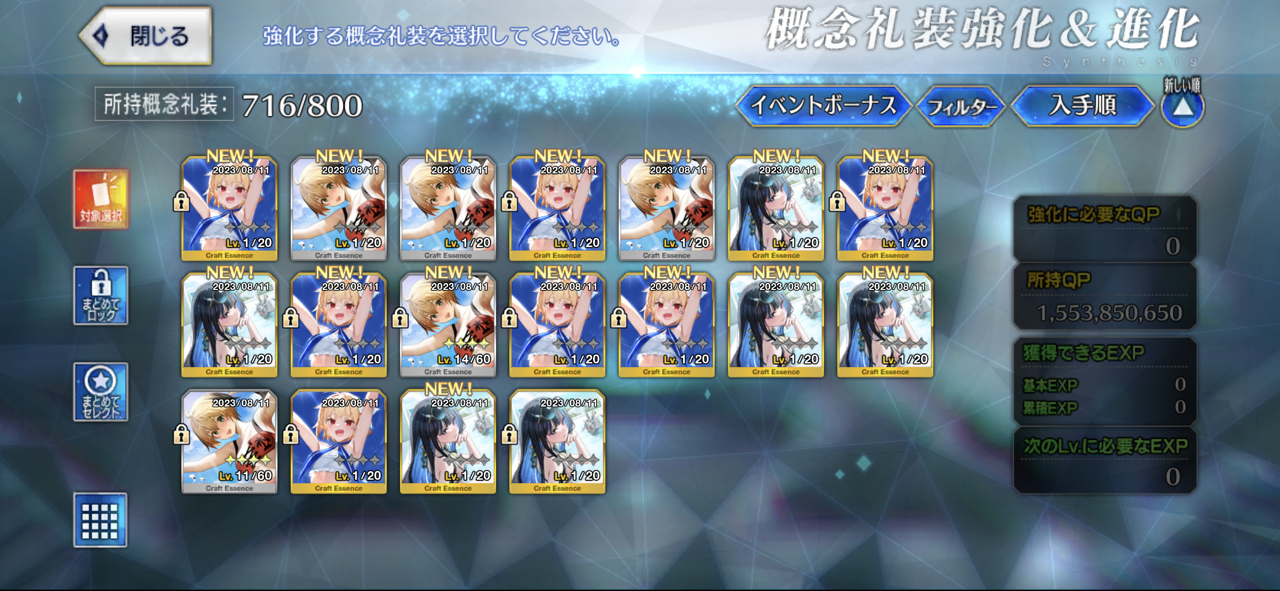The height and width of the screenshot is (591, 1280).
Task: Open the イベントボーナス event bonus view
Action: click(x=823, y=106)
